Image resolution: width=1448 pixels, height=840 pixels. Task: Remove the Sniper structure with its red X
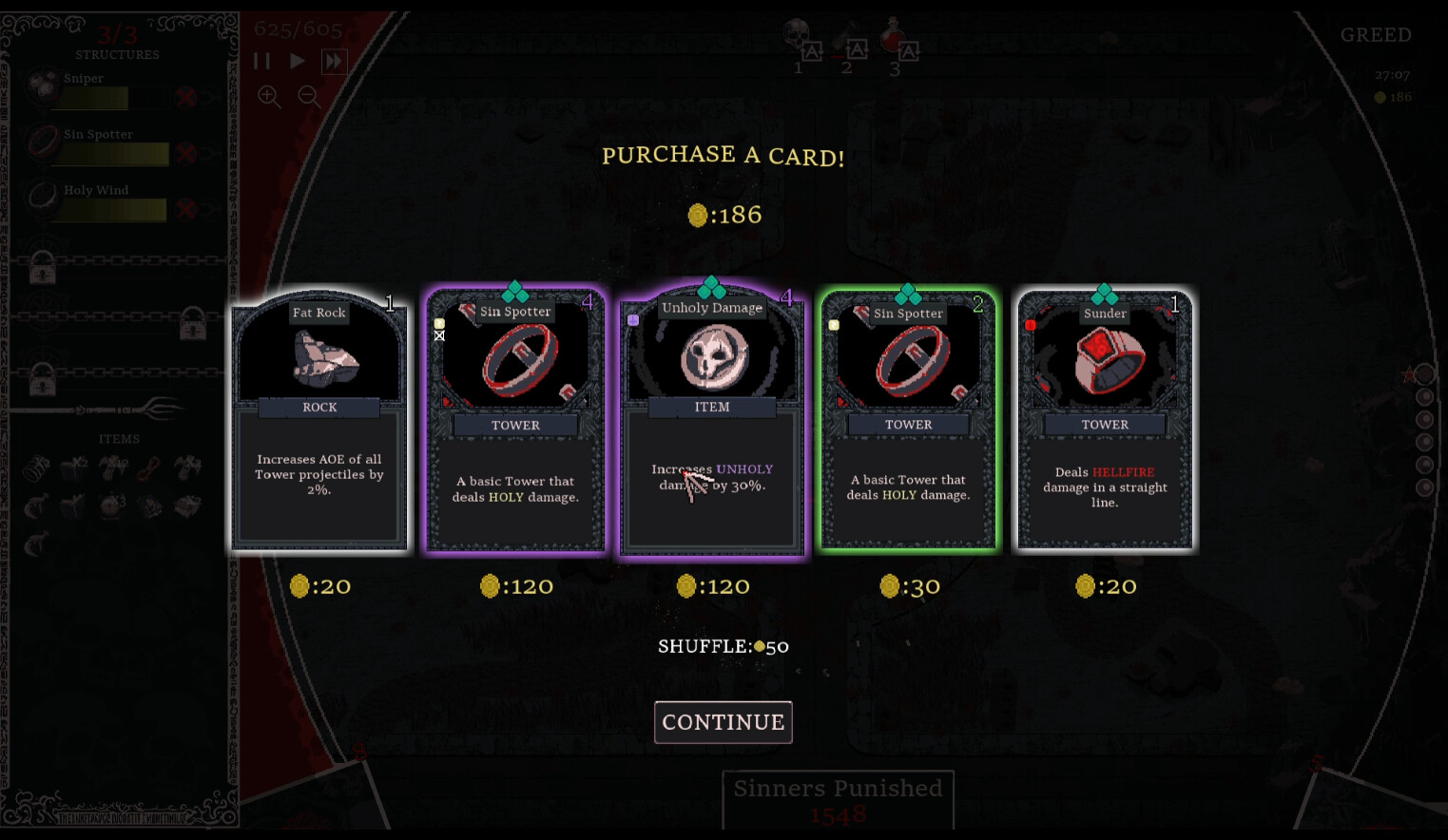coord(186,97)
